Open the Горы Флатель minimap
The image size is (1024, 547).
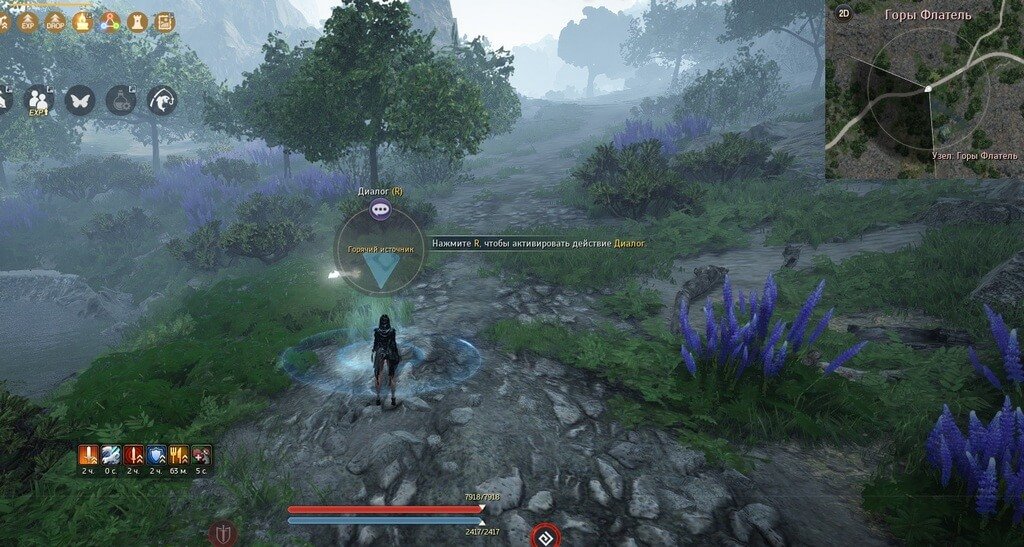point(925,95)
